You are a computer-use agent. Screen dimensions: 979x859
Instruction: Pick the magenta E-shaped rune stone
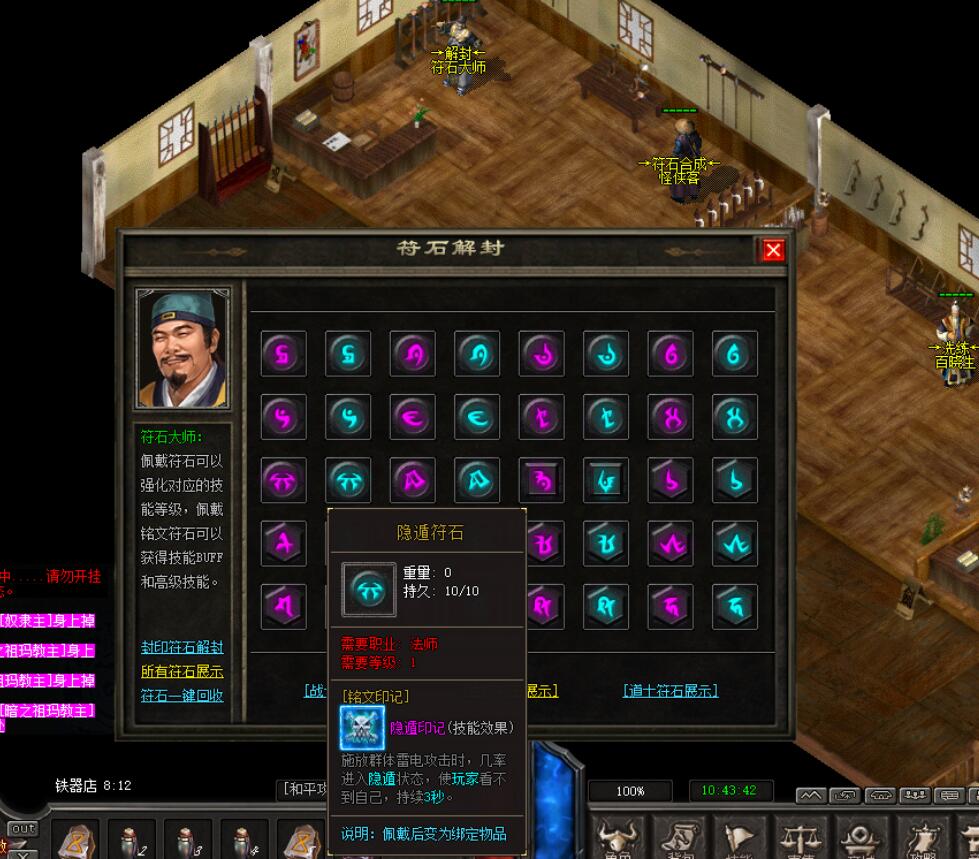[413, 417]
